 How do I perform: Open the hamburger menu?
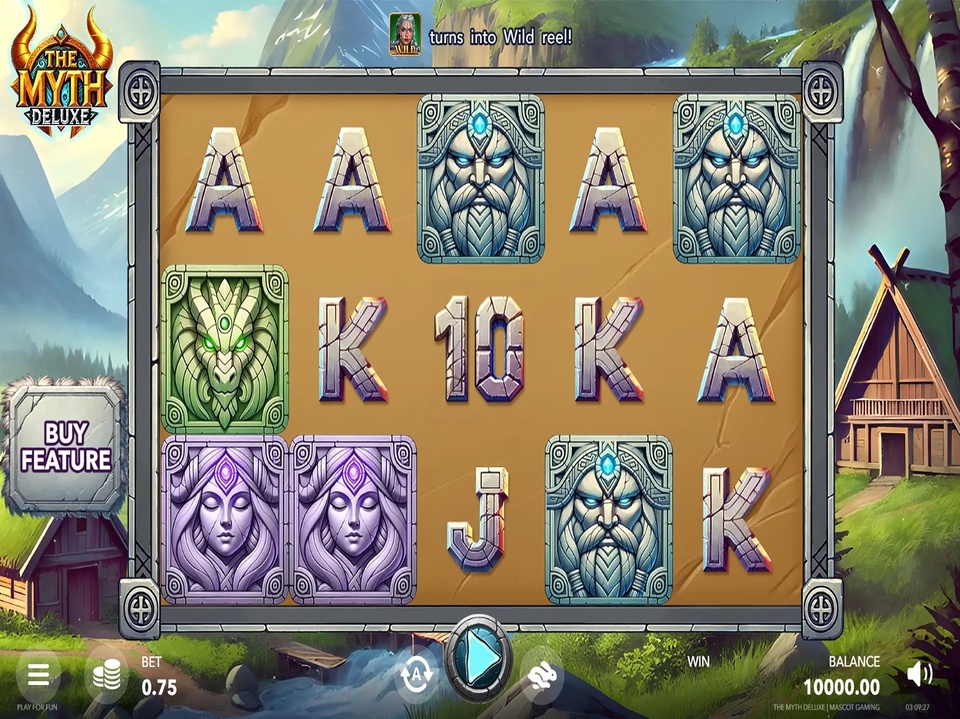click(37, 673)
